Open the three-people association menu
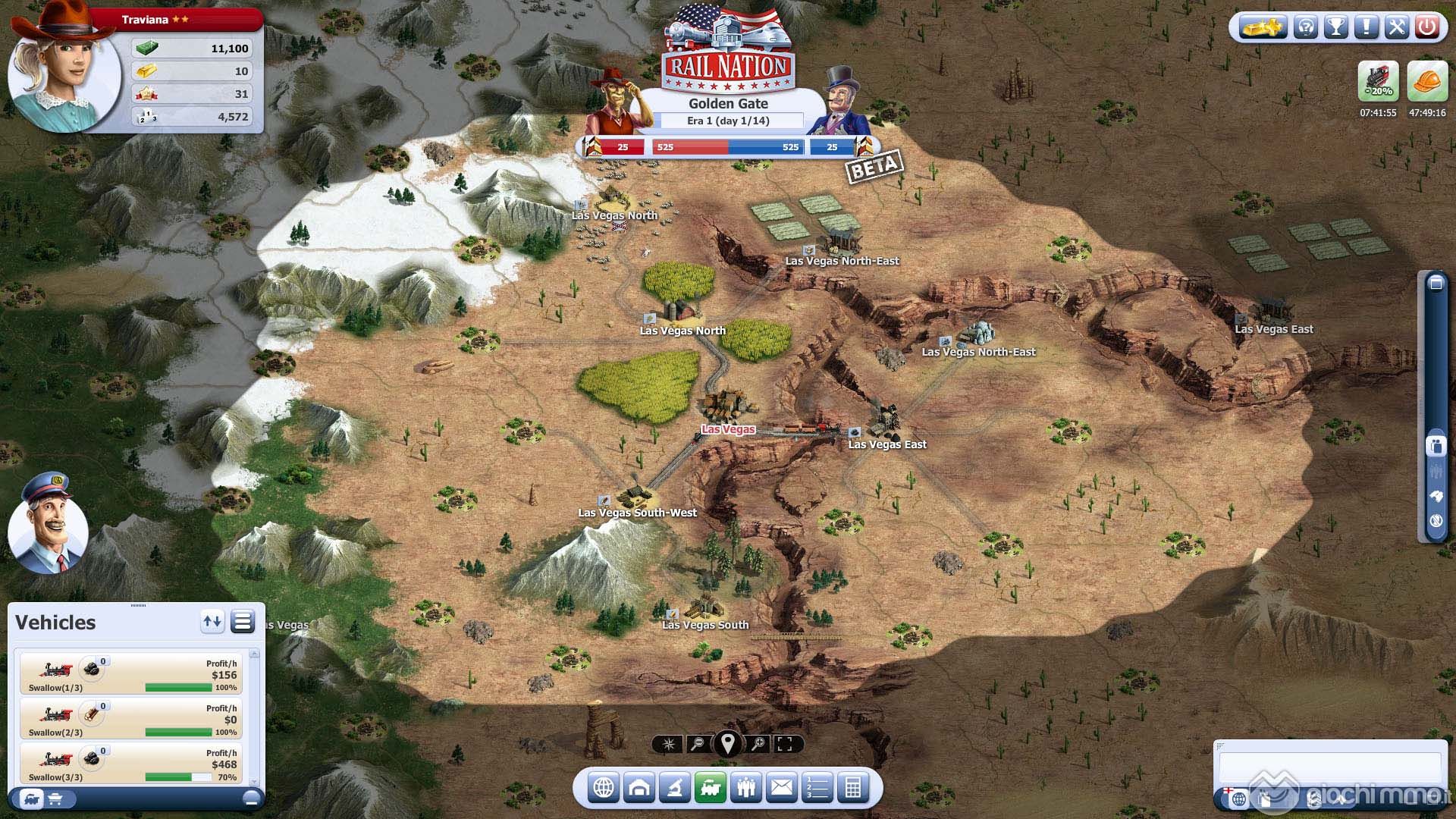Image resolution: width=1456 pixels, height=819 pixels. (746, 788)
